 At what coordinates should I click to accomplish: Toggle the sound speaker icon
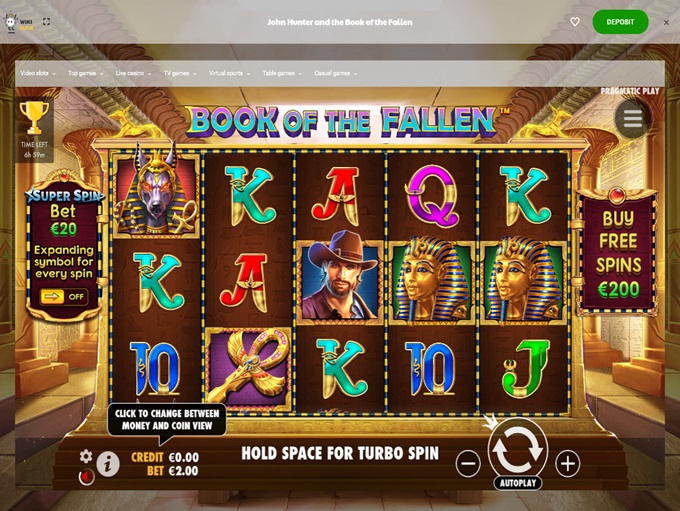(x=85, y=477)
